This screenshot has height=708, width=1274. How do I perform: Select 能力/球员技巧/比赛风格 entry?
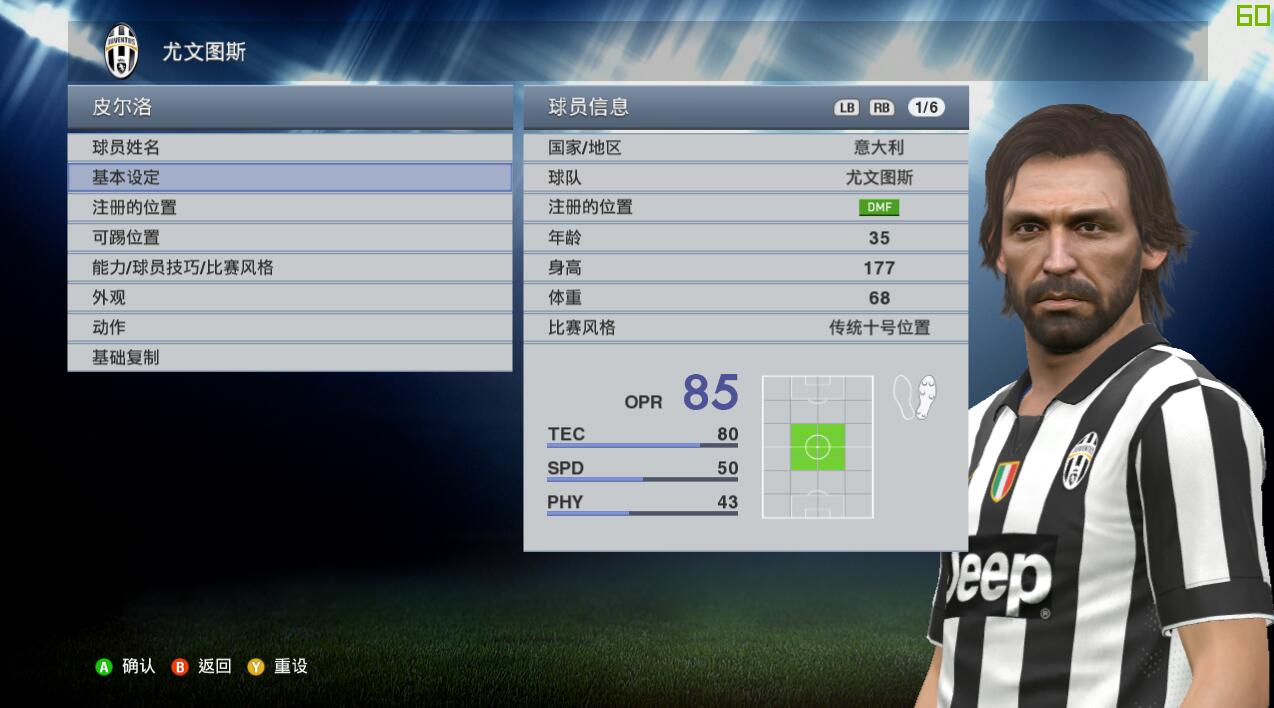pos(289,268)
